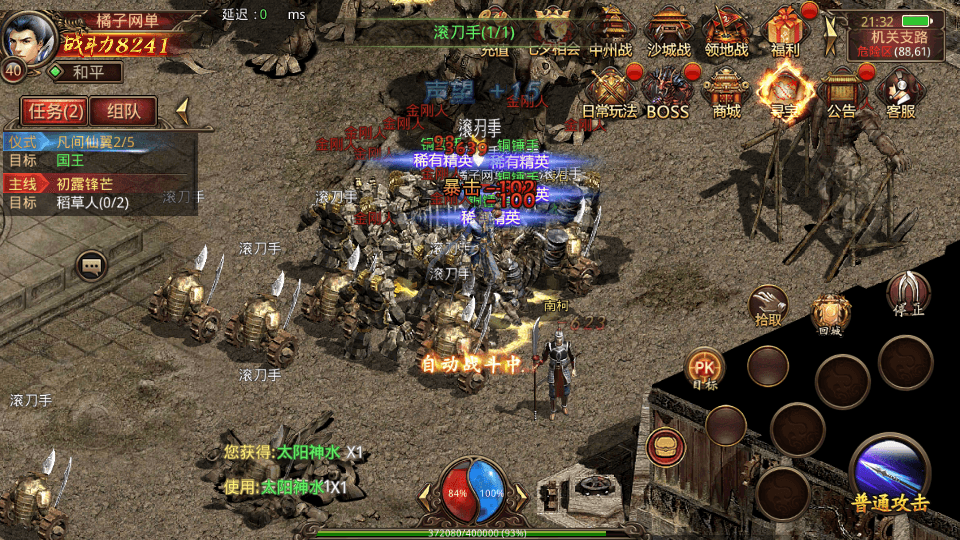Collapse the quest panel with the arrow

click(x=183, y=109)
